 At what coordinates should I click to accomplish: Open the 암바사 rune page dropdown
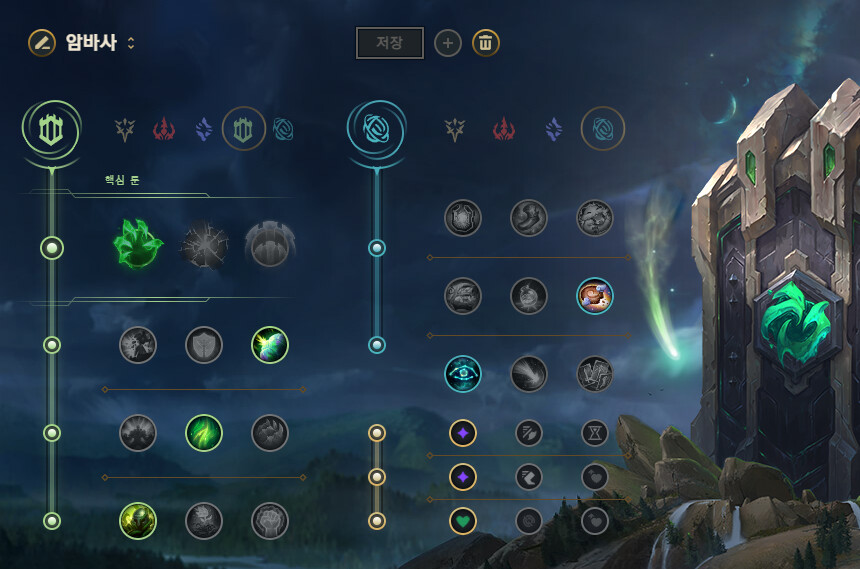(x=131, y=43)
